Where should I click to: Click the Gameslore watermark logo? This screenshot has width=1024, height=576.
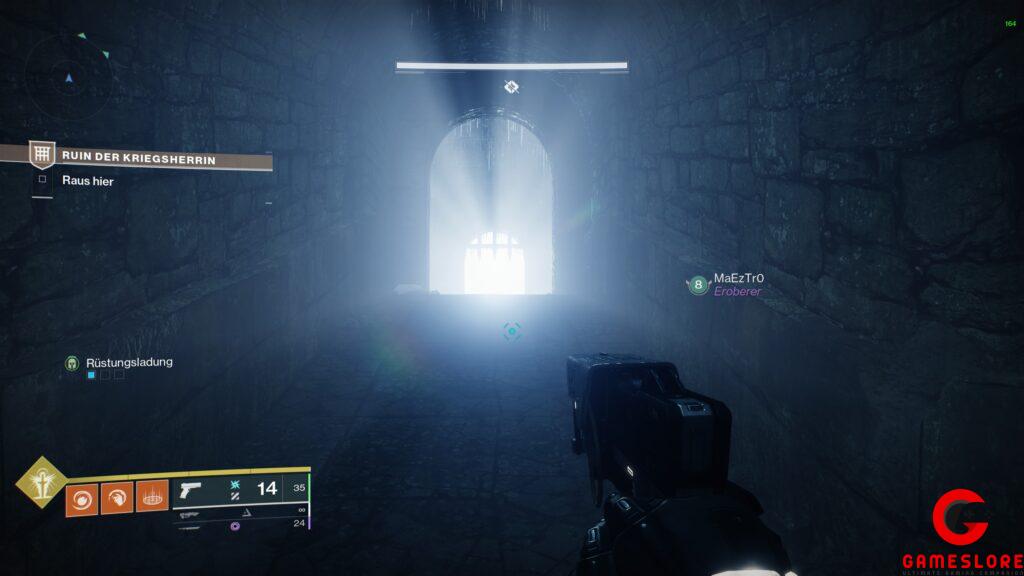961,532
